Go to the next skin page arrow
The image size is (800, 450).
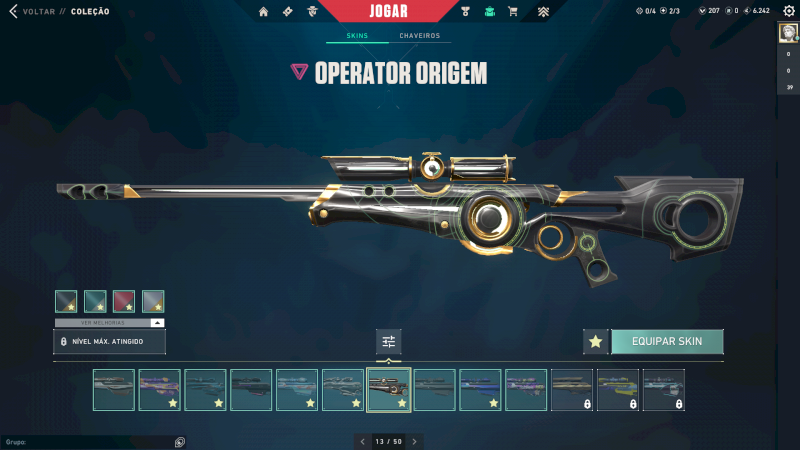click(x=414, y=441)
